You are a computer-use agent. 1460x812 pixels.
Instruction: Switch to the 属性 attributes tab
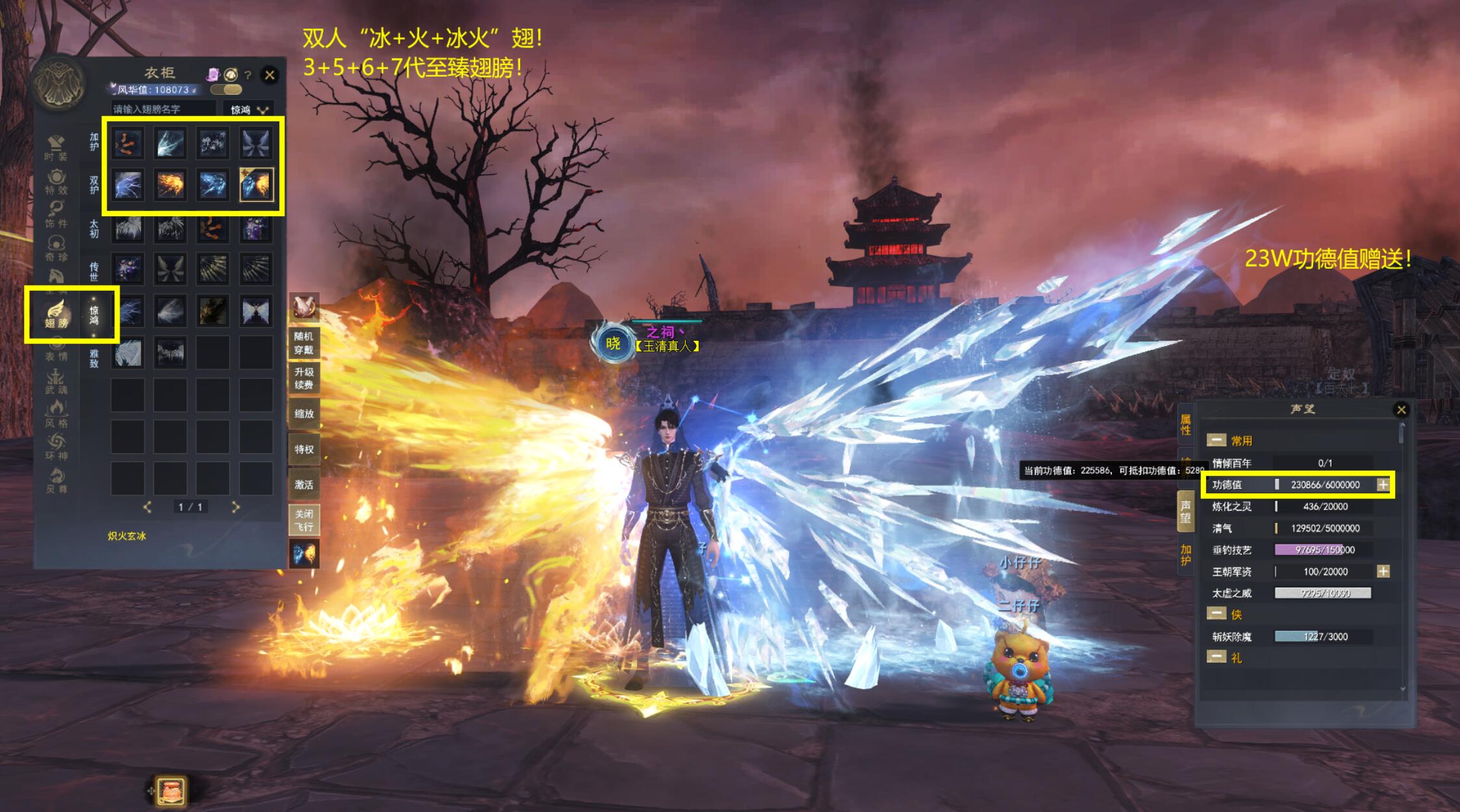pos(1185,425)
